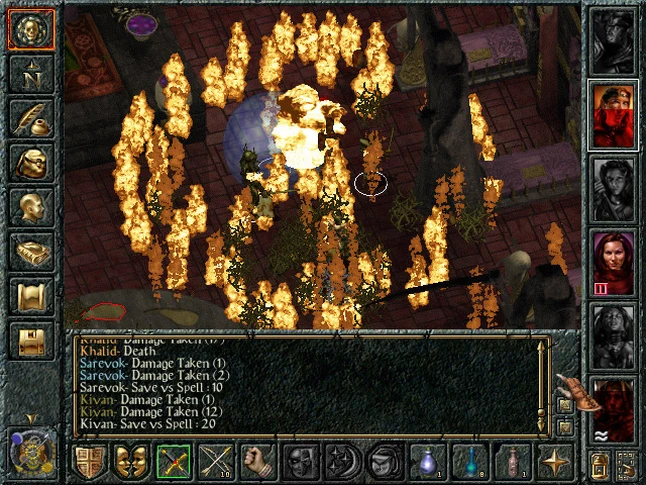Open the area map with the compass button
The width and height of the screenshot is (646, 485).
(x=30, y=76)
